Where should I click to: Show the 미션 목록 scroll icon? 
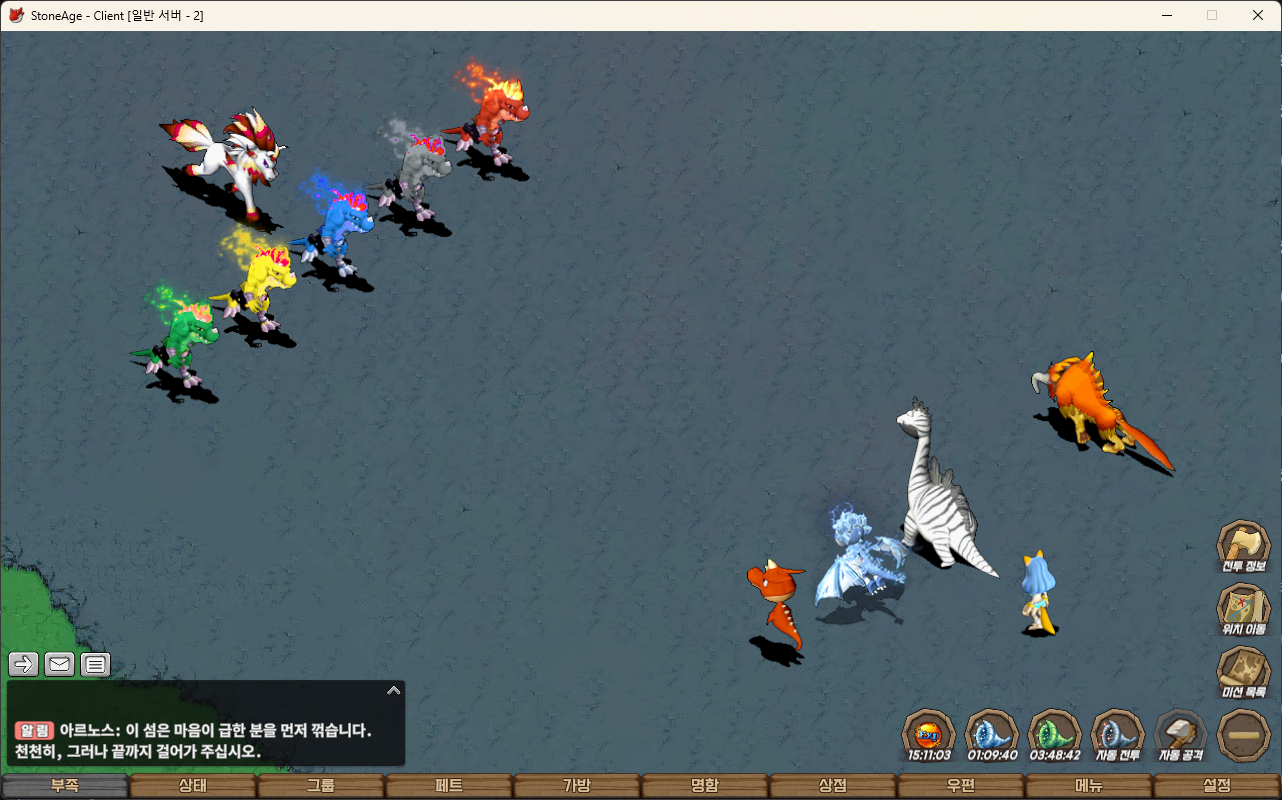pyautogui.click(x=1243, y=672)
